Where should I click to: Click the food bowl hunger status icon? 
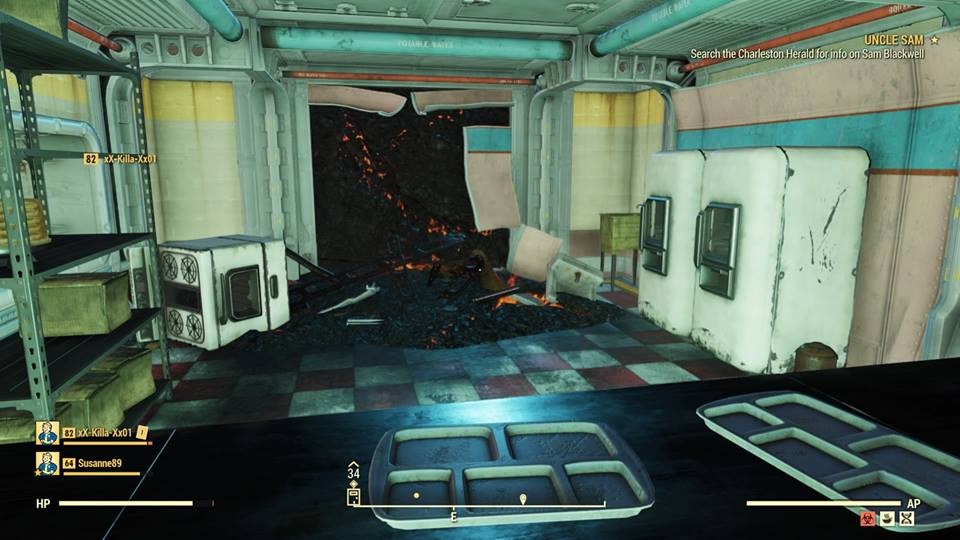[x=886, y=518]
